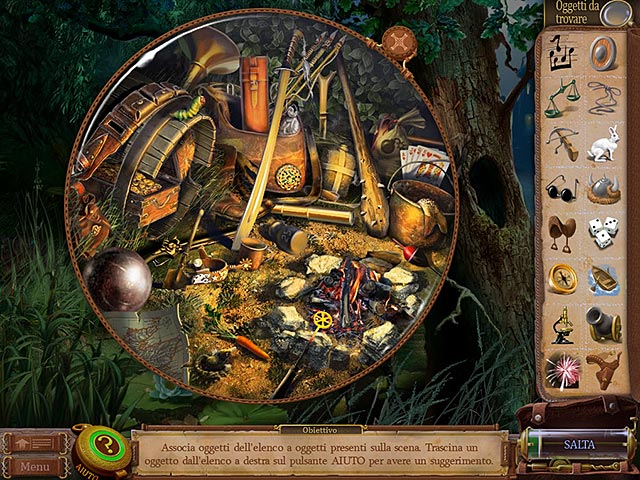640x480 pixels.
Task: Pick the horned helmet item
Action: pos(603,188)
